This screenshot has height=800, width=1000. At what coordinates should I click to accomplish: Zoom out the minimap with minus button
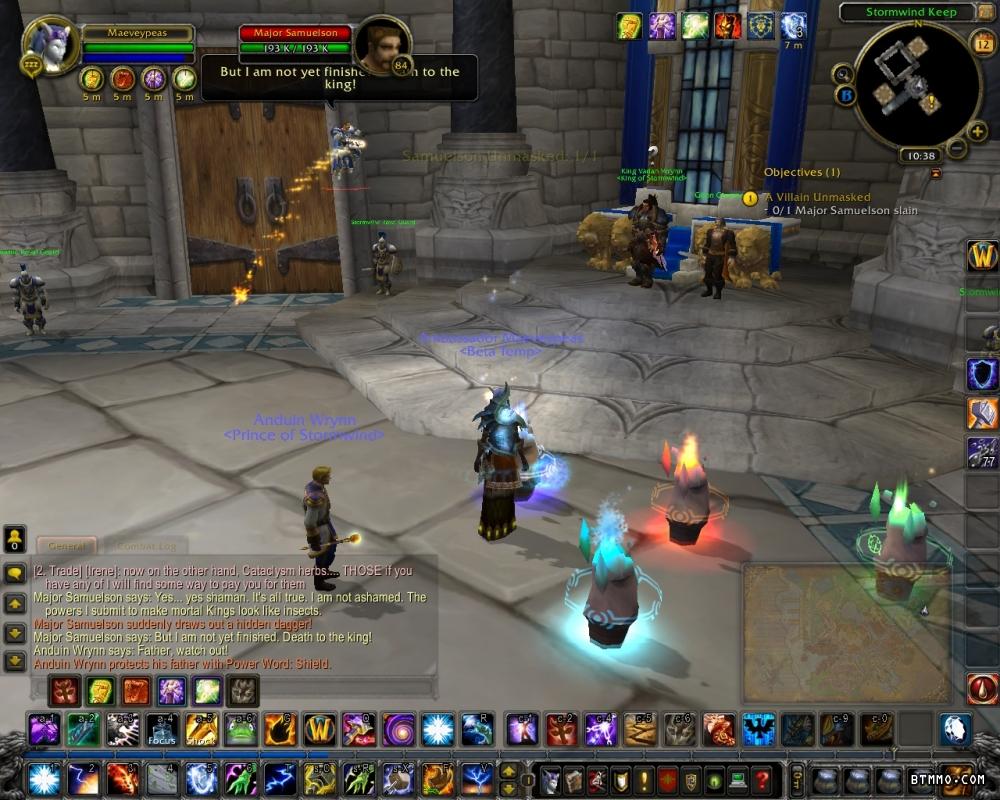click(957, 148)
